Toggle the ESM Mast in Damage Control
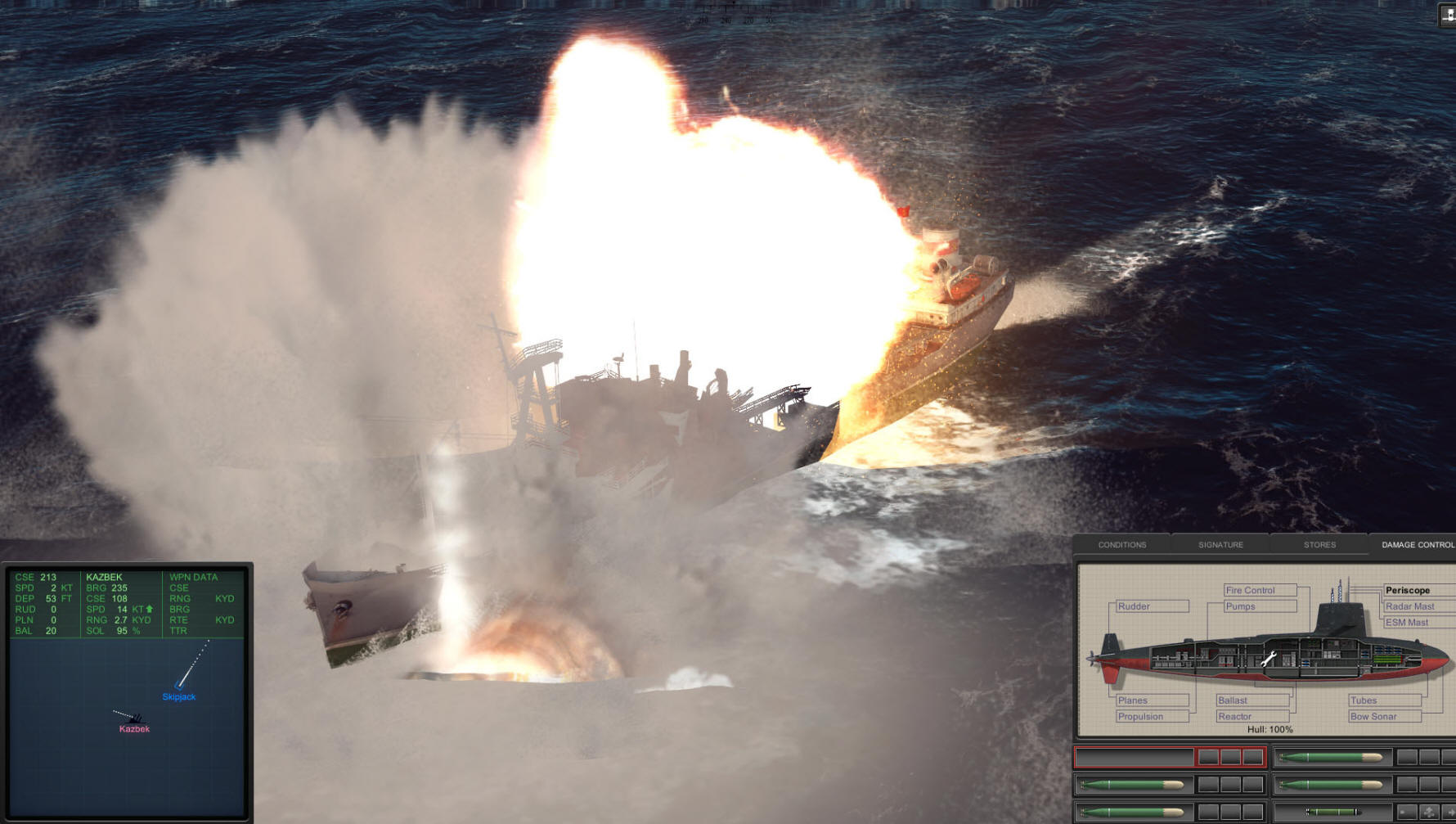The width and height of the screenshot is (1456, 824). click(x=1407, y=622)
